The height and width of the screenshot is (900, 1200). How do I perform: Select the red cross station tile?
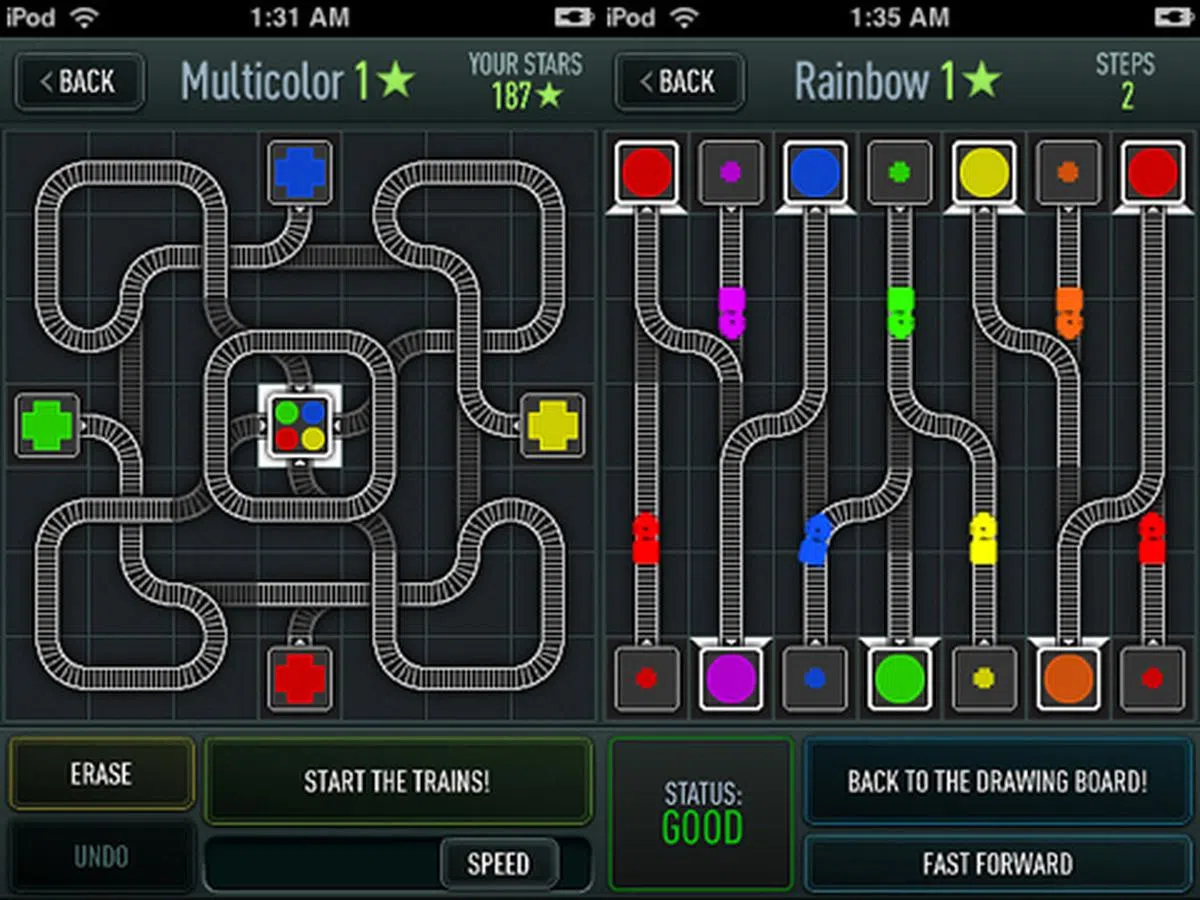300,679
